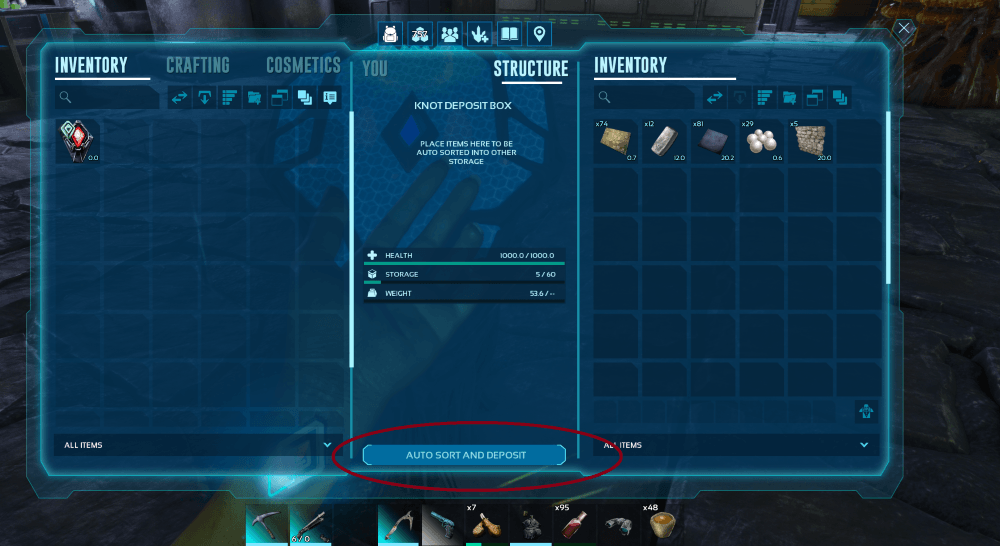Open the book icon in the top menu
1000x546 pixels.
tap(510, 34)
